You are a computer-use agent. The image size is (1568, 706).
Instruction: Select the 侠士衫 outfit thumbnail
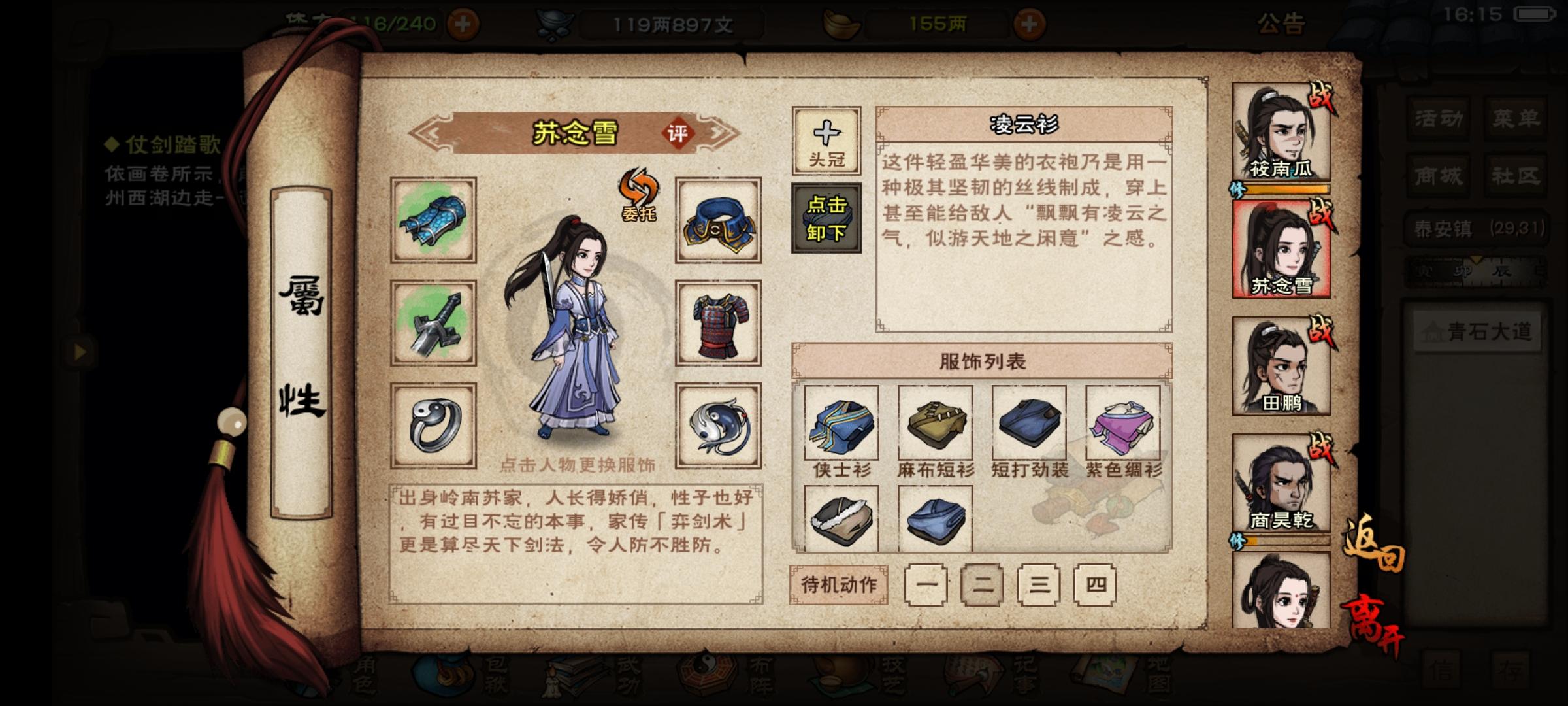844,425
